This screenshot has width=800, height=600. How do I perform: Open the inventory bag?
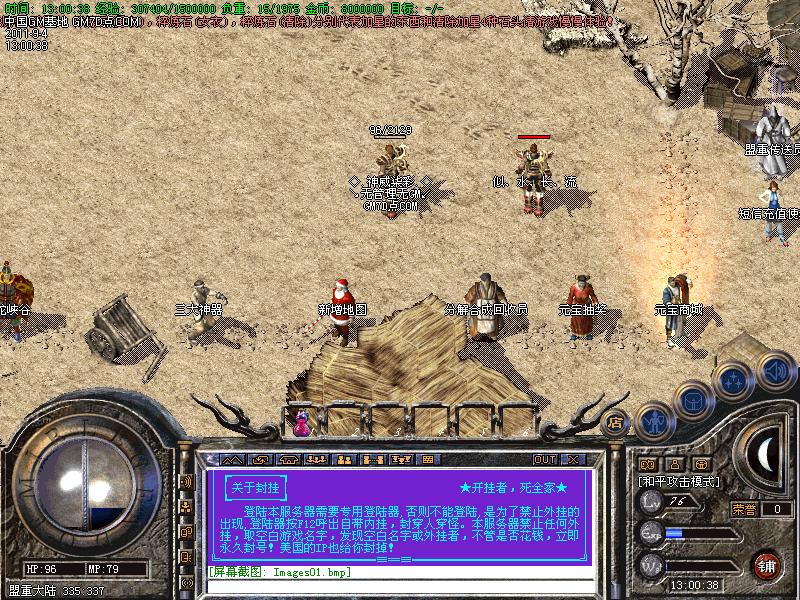[x=692, y=401]
